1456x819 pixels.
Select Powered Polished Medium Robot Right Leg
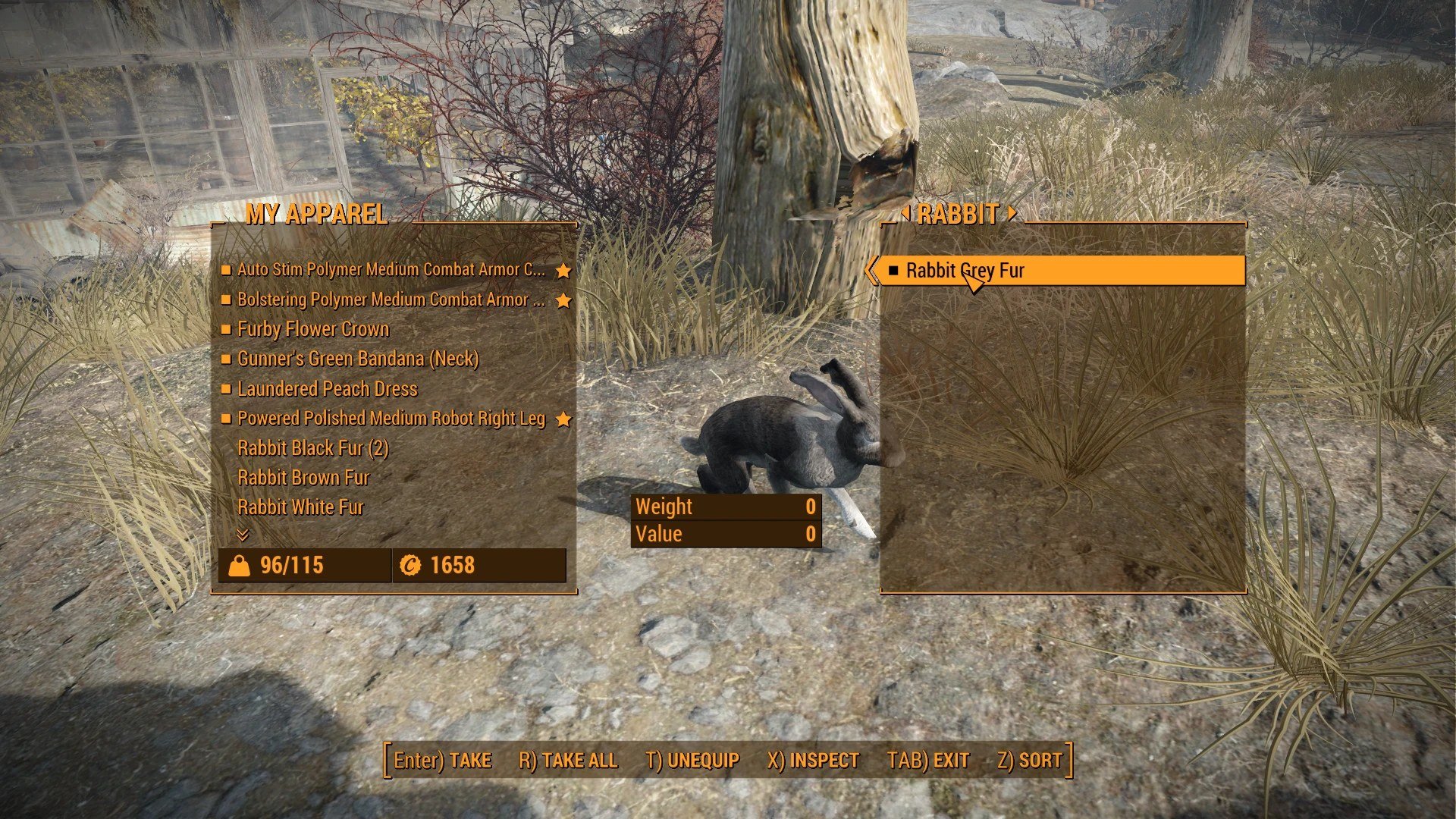click(391, 419)
